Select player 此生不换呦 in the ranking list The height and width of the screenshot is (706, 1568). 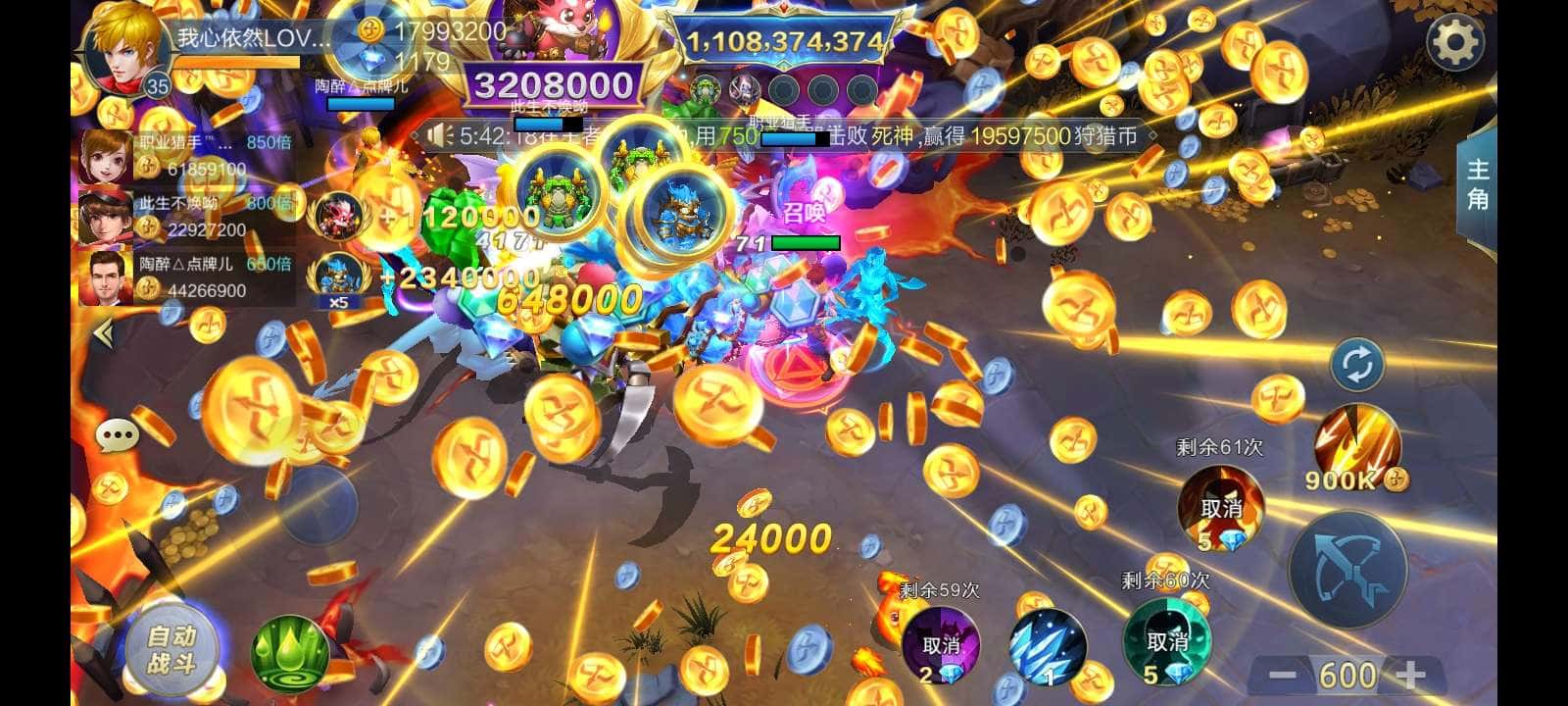186,216
